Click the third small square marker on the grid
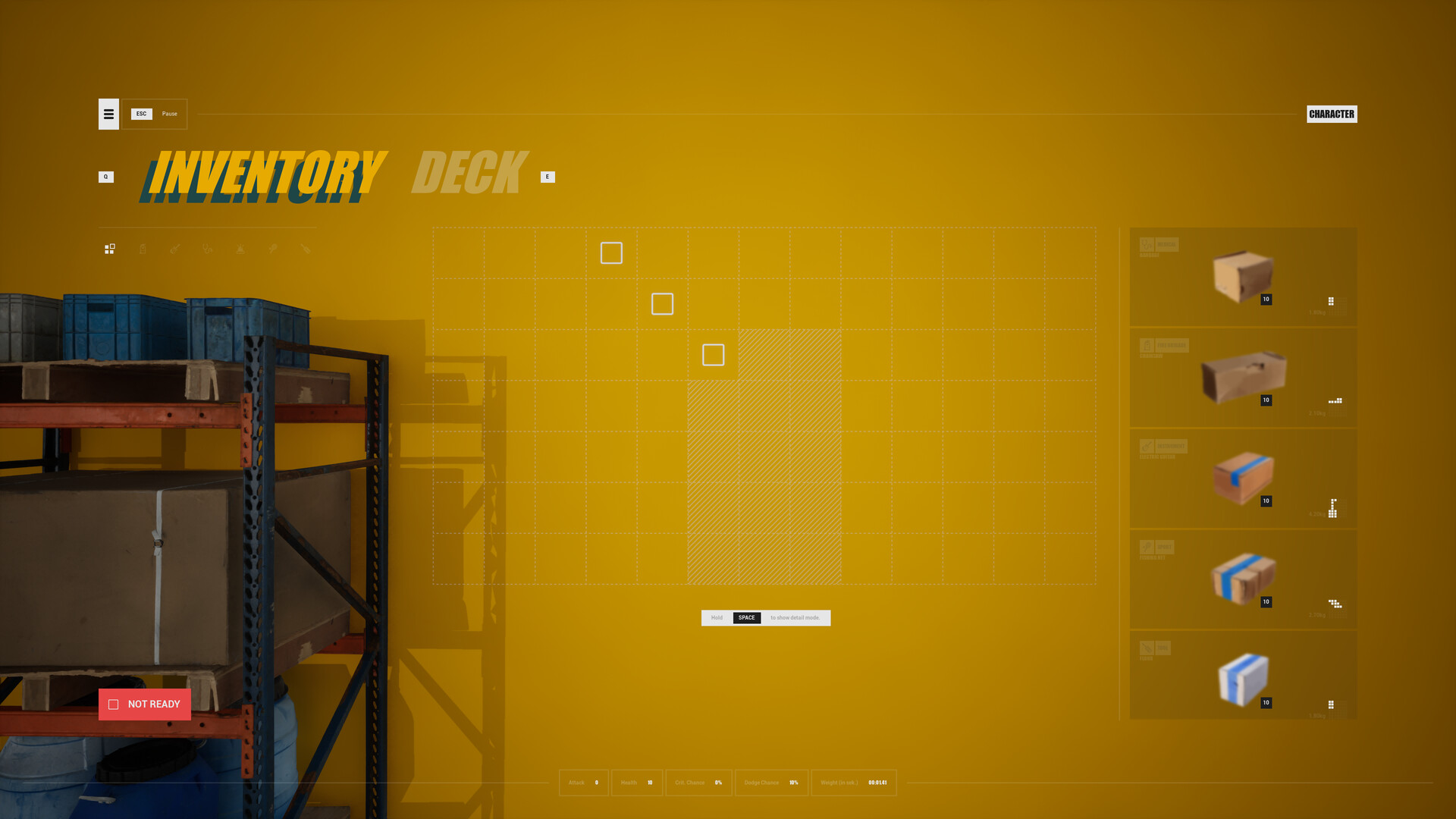 713,354
